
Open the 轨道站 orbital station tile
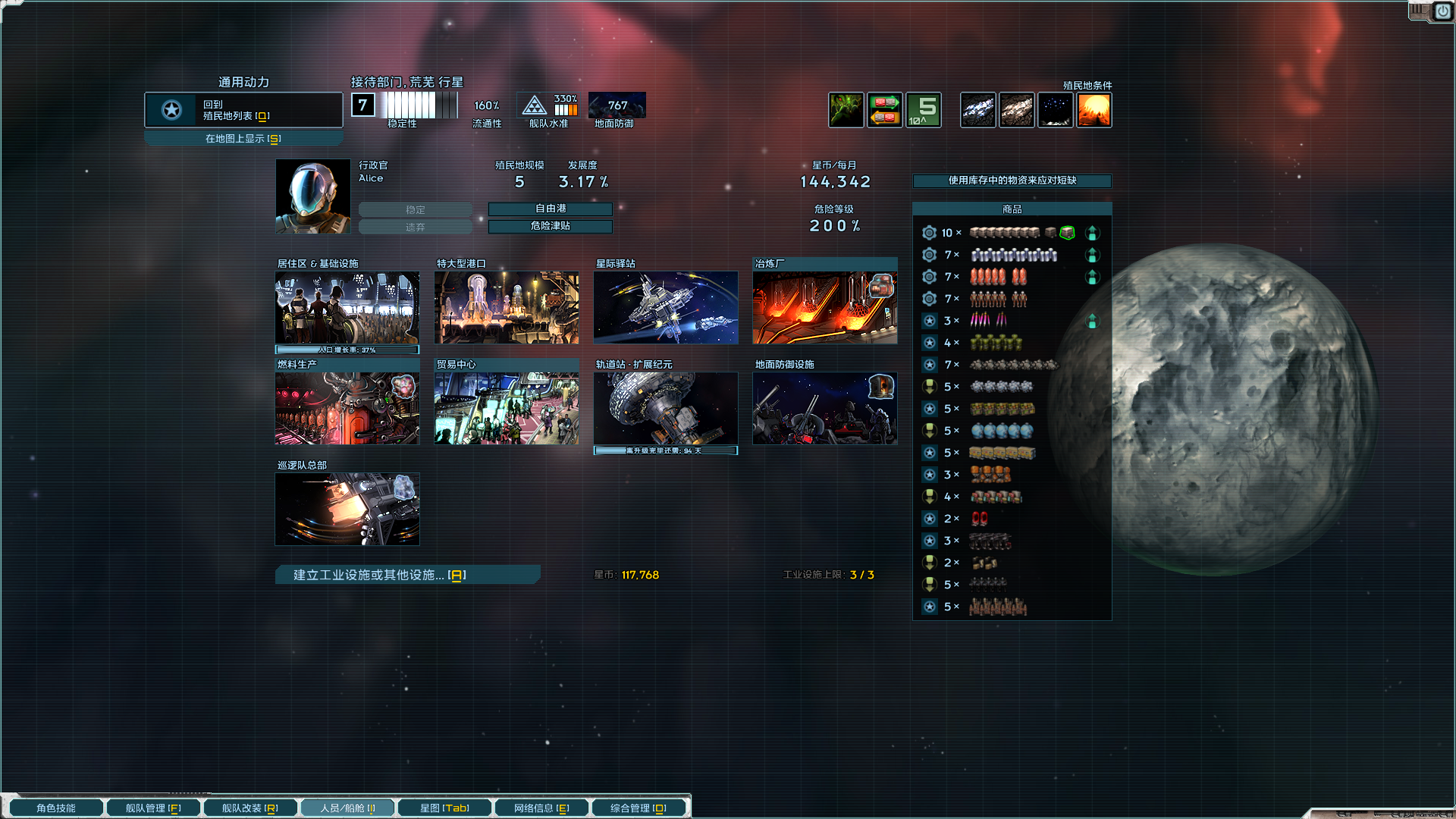666,408
